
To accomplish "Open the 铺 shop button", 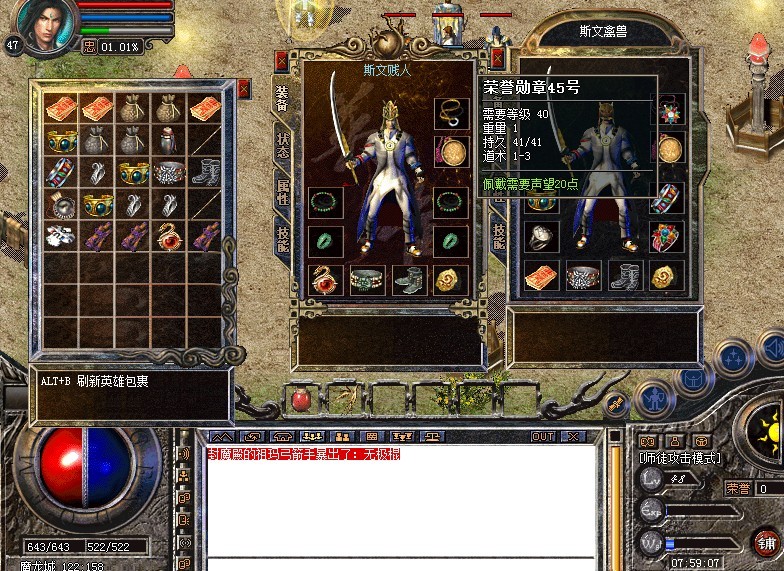I will click(x=767, y=542).
